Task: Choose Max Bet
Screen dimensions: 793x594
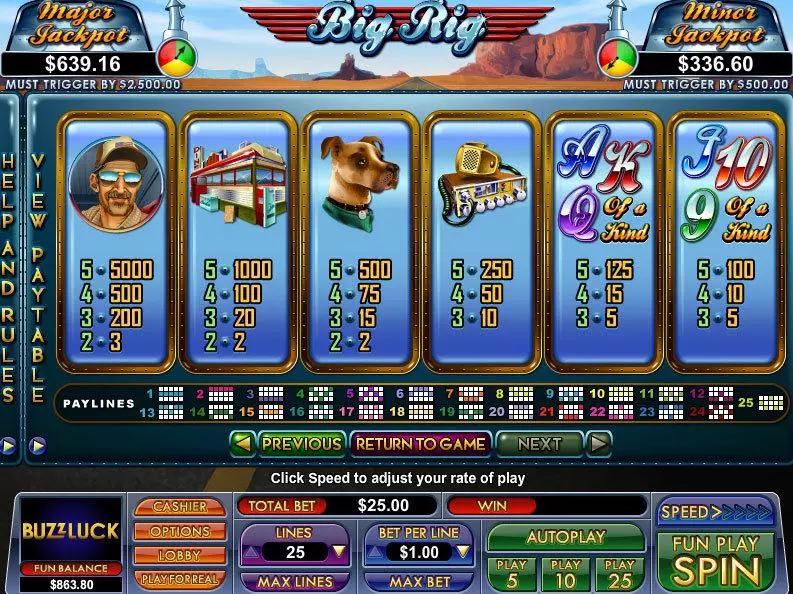Action: pos(419,581)
